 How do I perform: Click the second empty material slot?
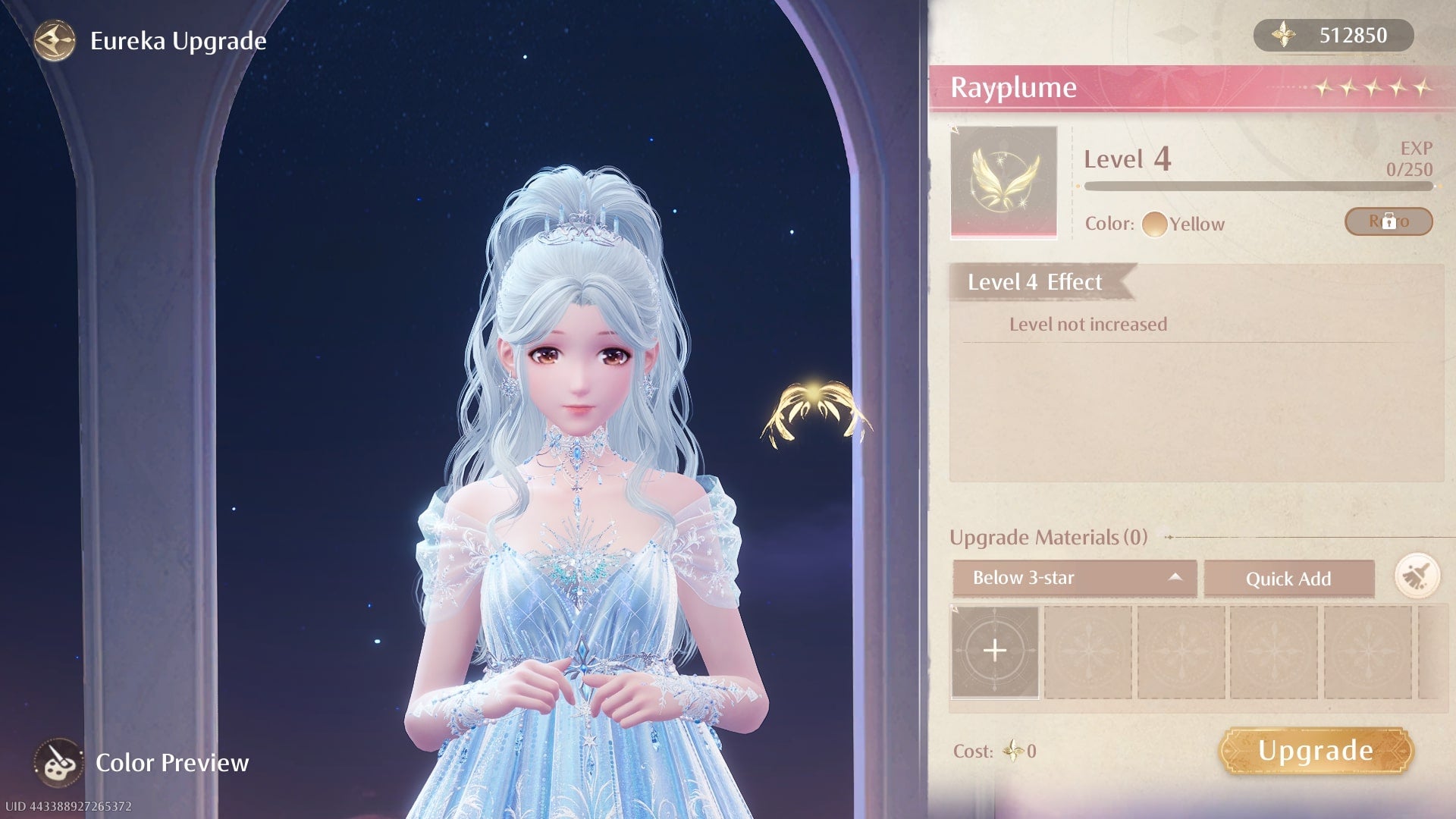(x=1090, y=651)
